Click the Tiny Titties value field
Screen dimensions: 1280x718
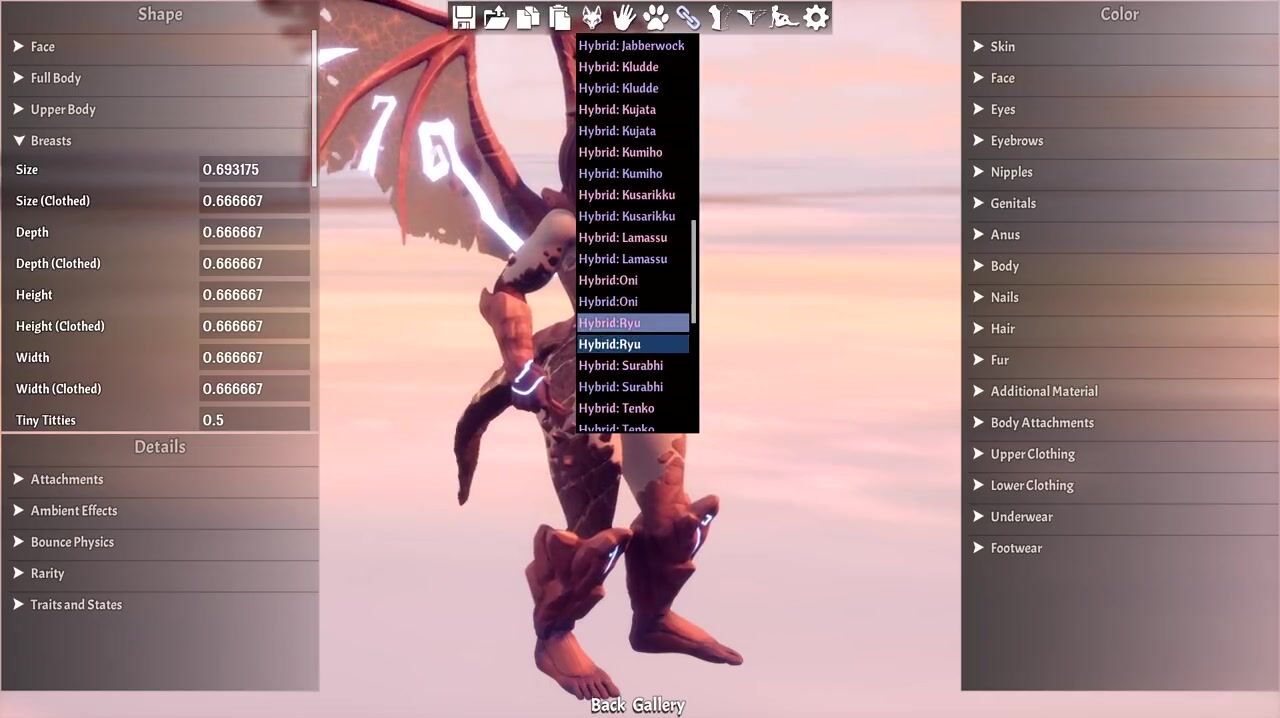(253, 420)
